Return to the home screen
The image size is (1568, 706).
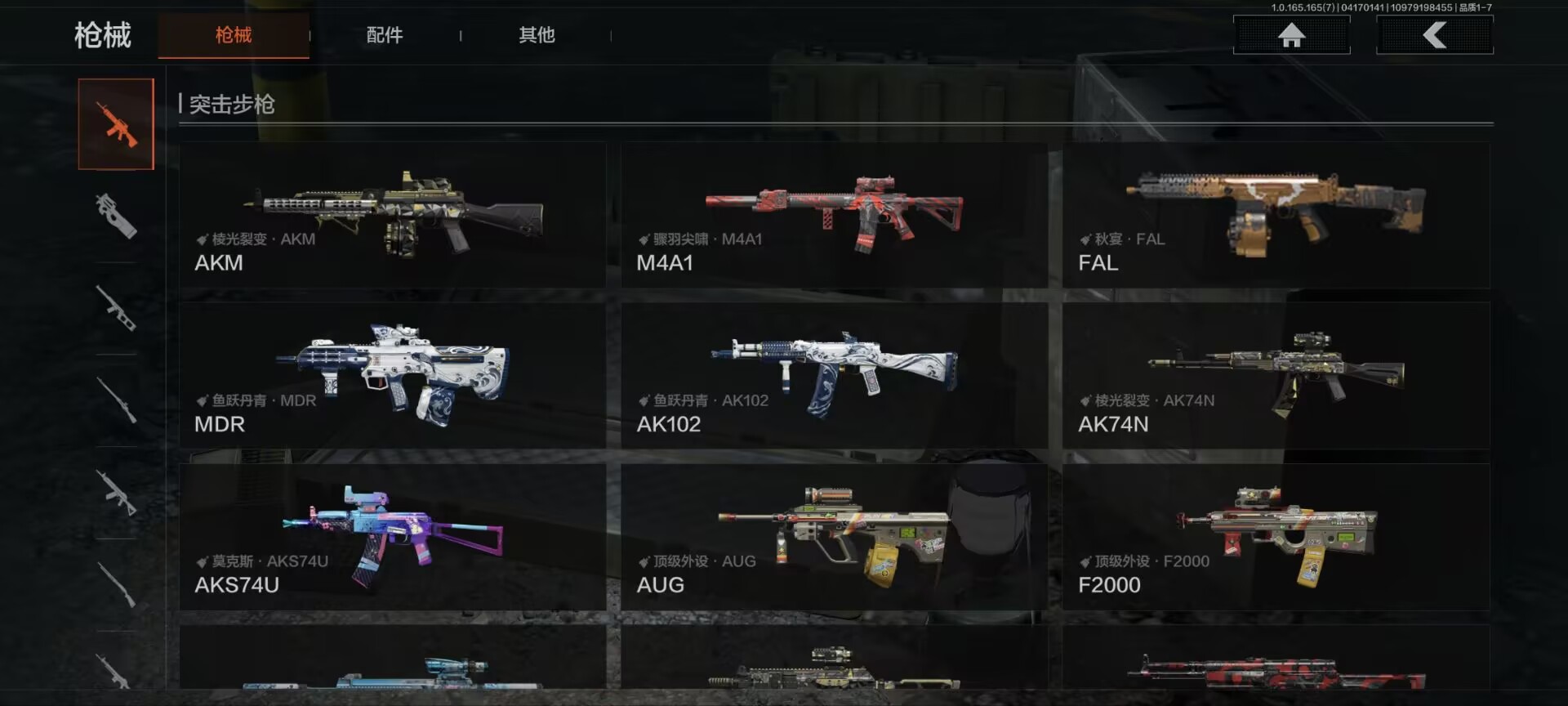pyautogui.click(x=1291, y=35)
